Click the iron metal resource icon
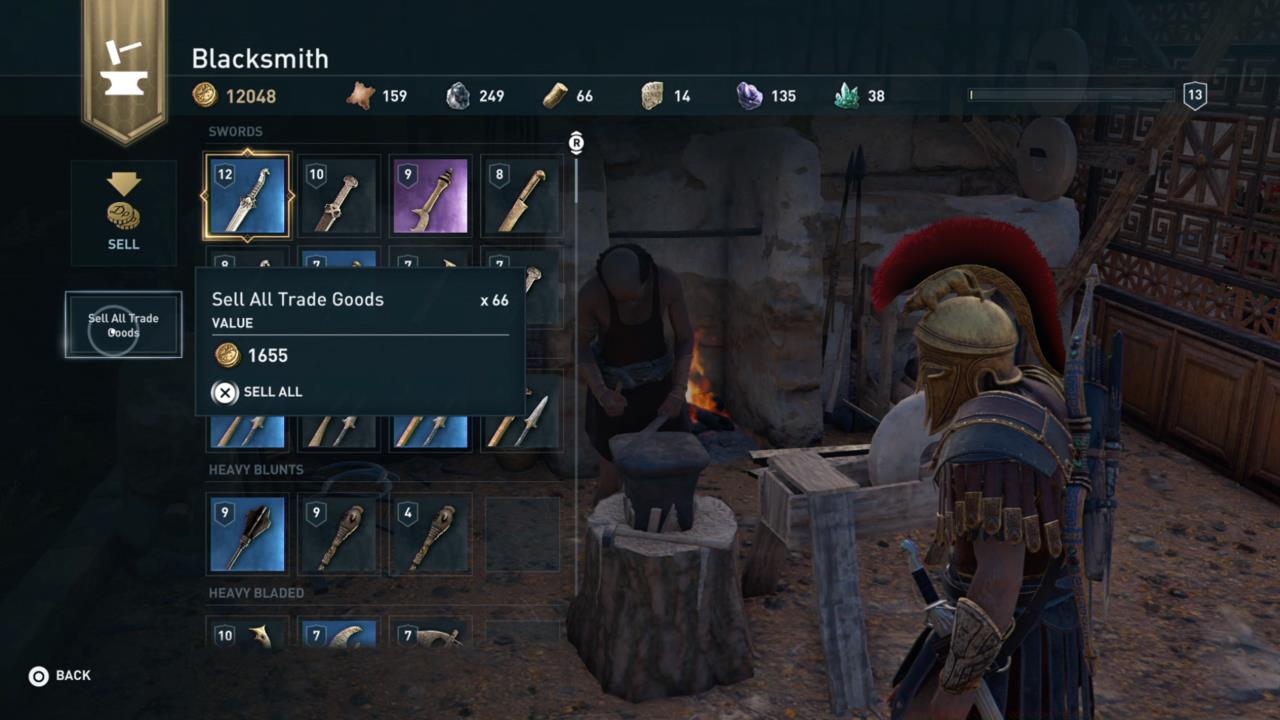This screenshot has width=1280, height=720. [x=458, y=95]
